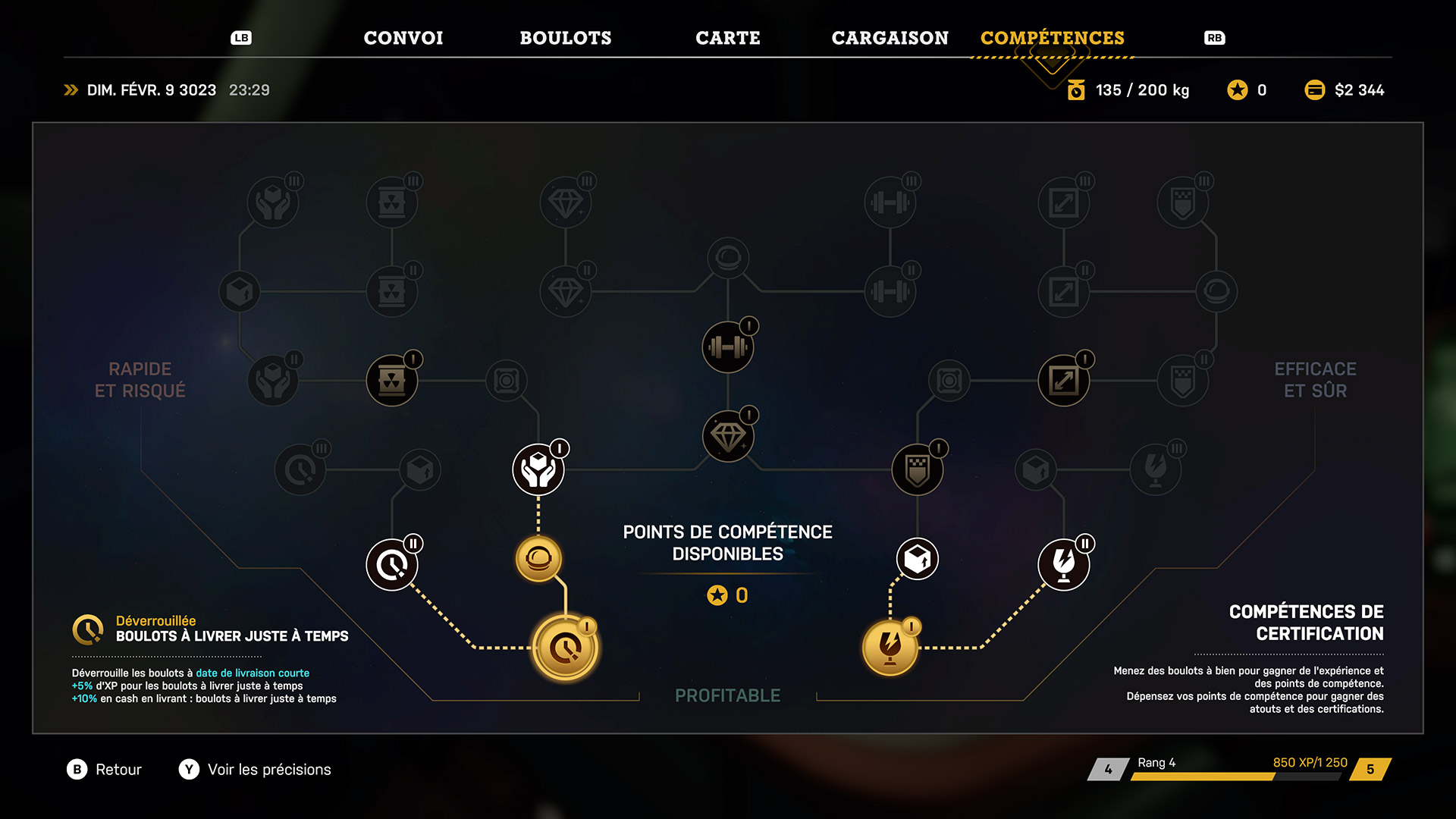Open the BOULOTS tab

coord(565,38)
